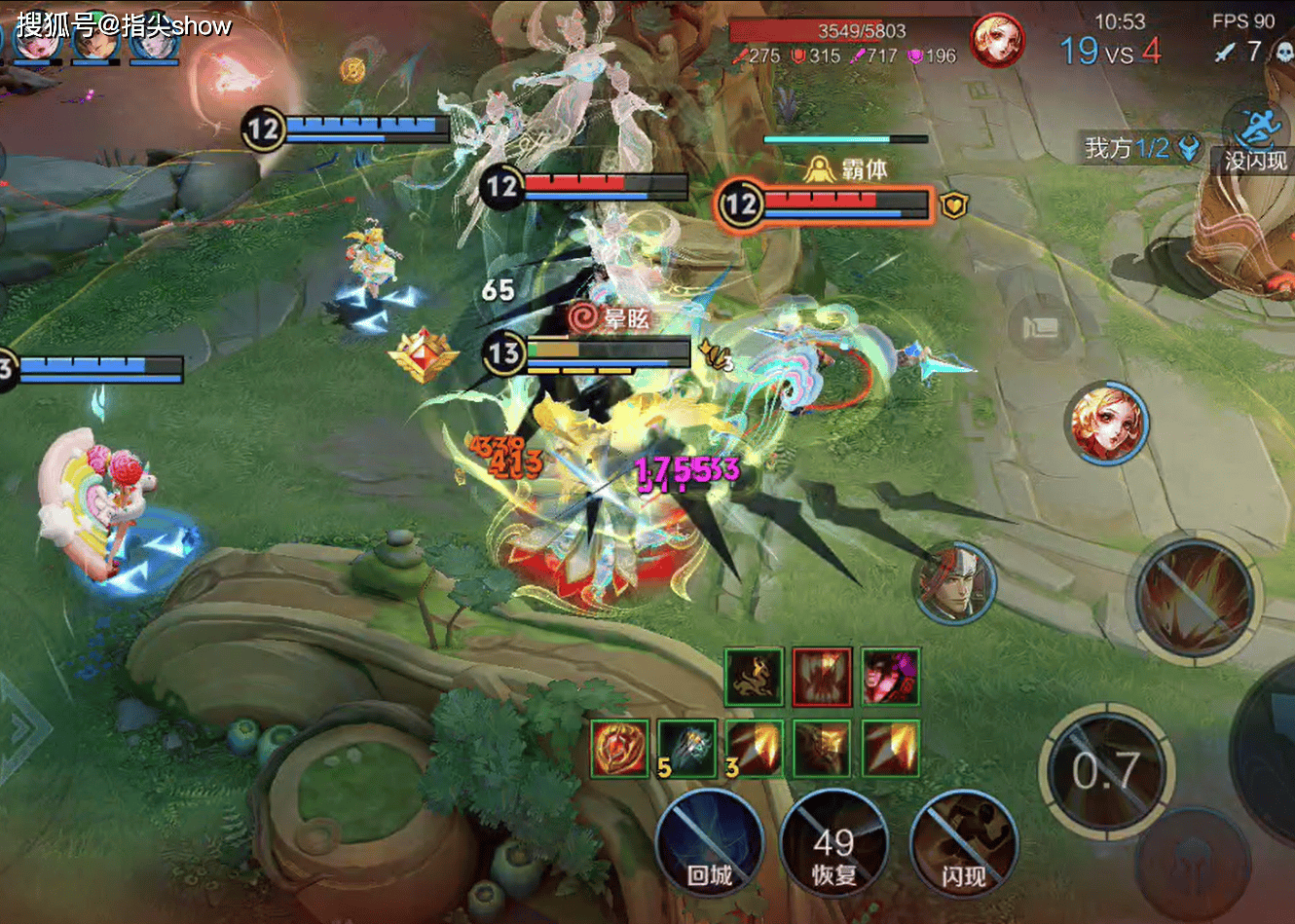Select the red-bordered fangs item slot
Screen dimensions: 1295x924
tap(822, 676)
